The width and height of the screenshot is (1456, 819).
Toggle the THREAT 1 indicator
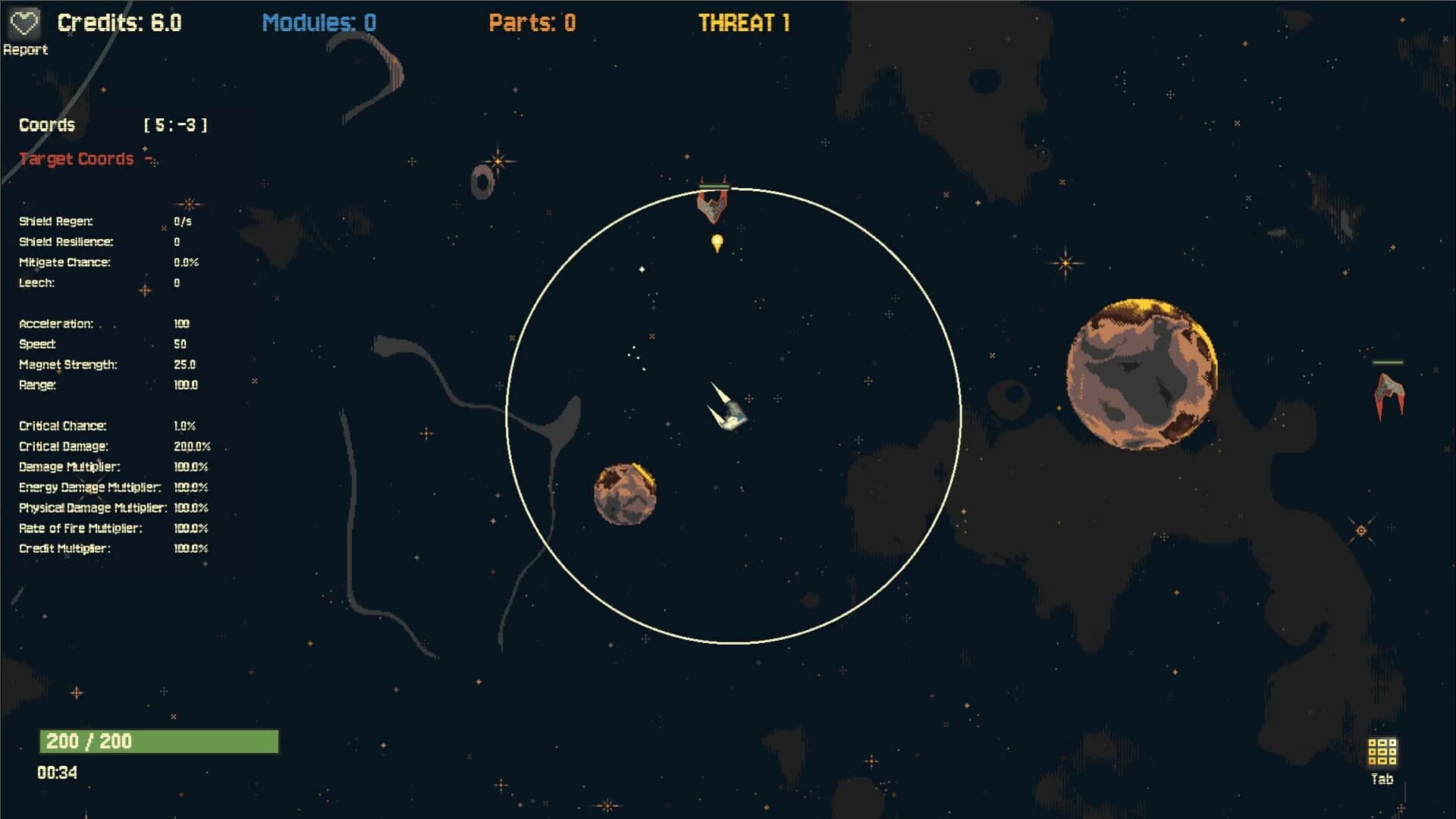[x=742, y=23]
